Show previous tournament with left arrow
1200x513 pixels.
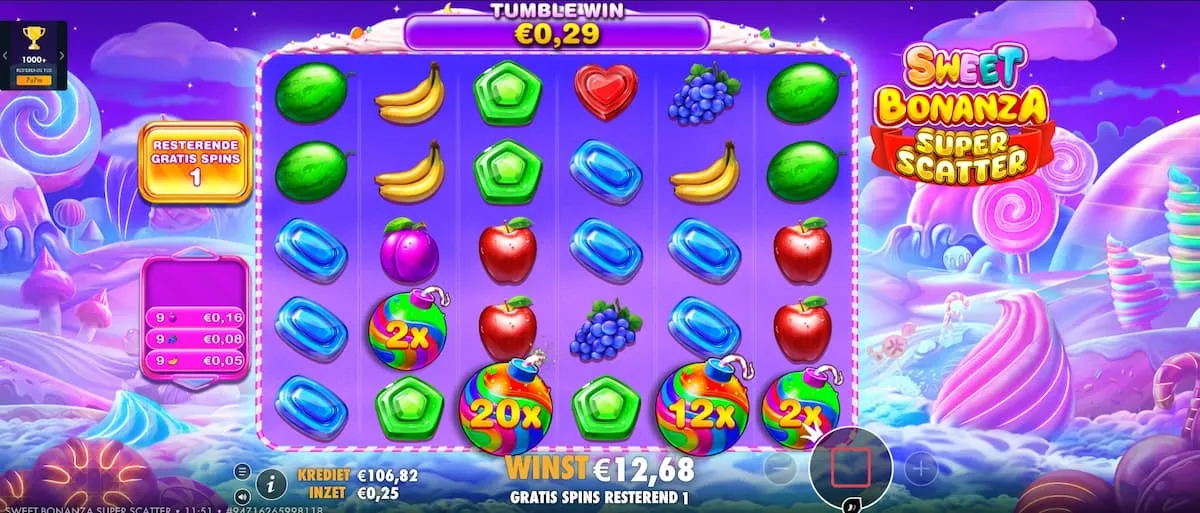pyautogui.click(x=6, y=56)
